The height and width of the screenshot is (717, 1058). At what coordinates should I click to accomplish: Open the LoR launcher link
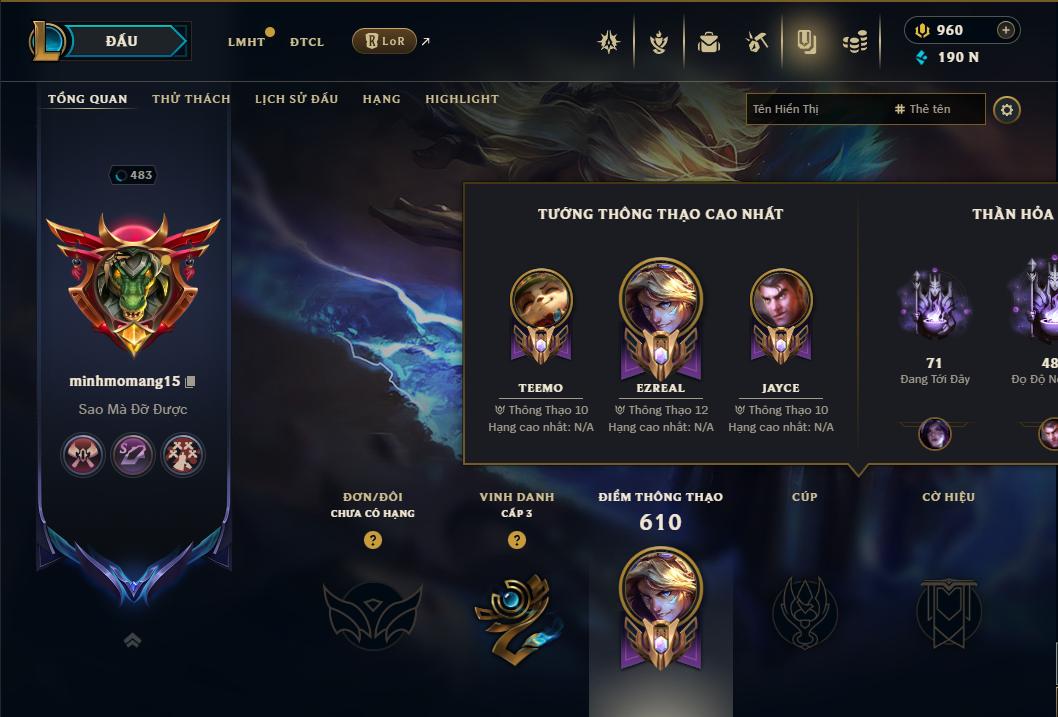click(x=385, y=41)
